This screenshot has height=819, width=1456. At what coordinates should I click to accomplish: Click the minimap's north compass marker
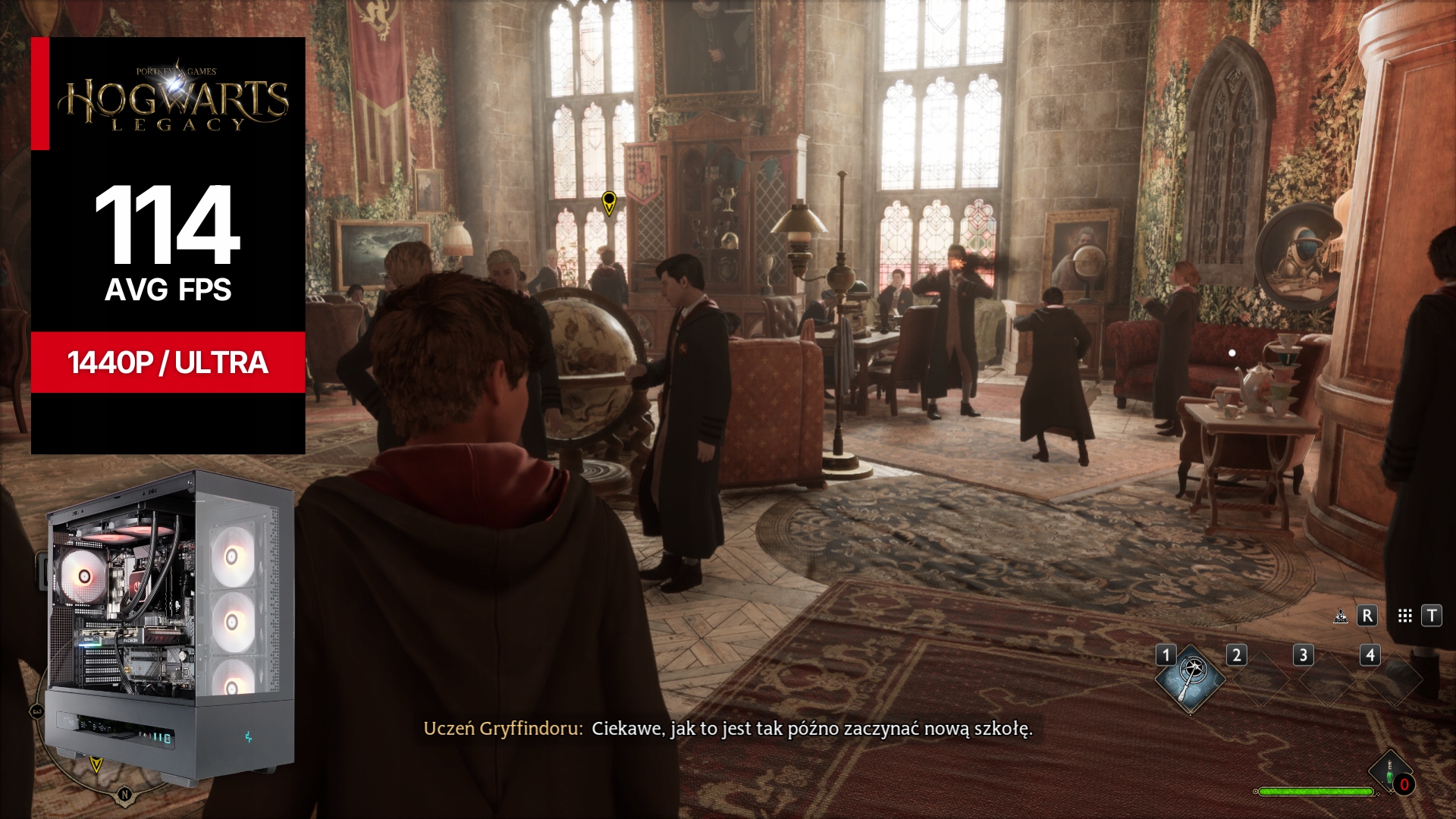click(124, 794)
